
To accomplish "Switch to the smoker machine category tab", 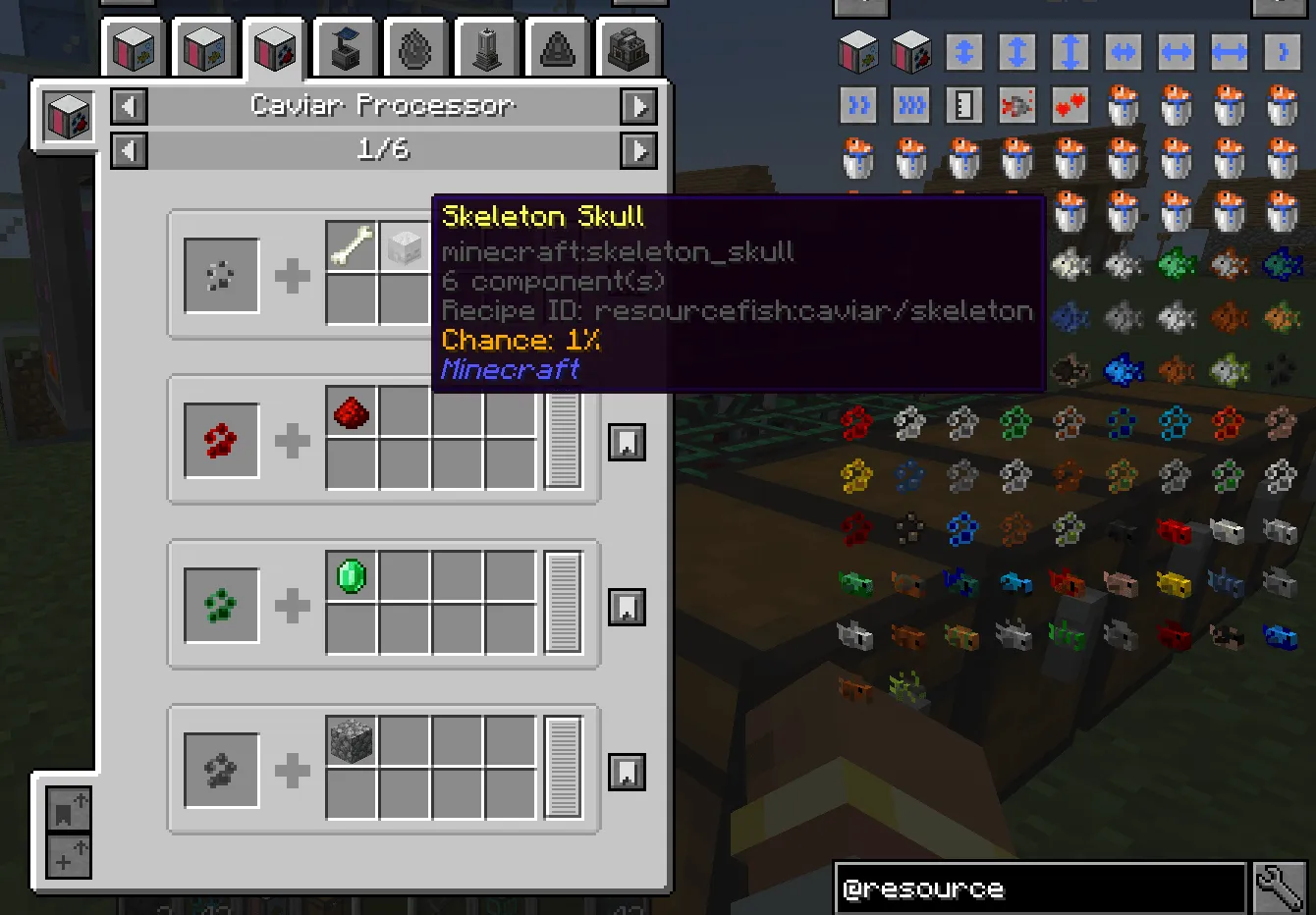I will click(x=628, y=46).
